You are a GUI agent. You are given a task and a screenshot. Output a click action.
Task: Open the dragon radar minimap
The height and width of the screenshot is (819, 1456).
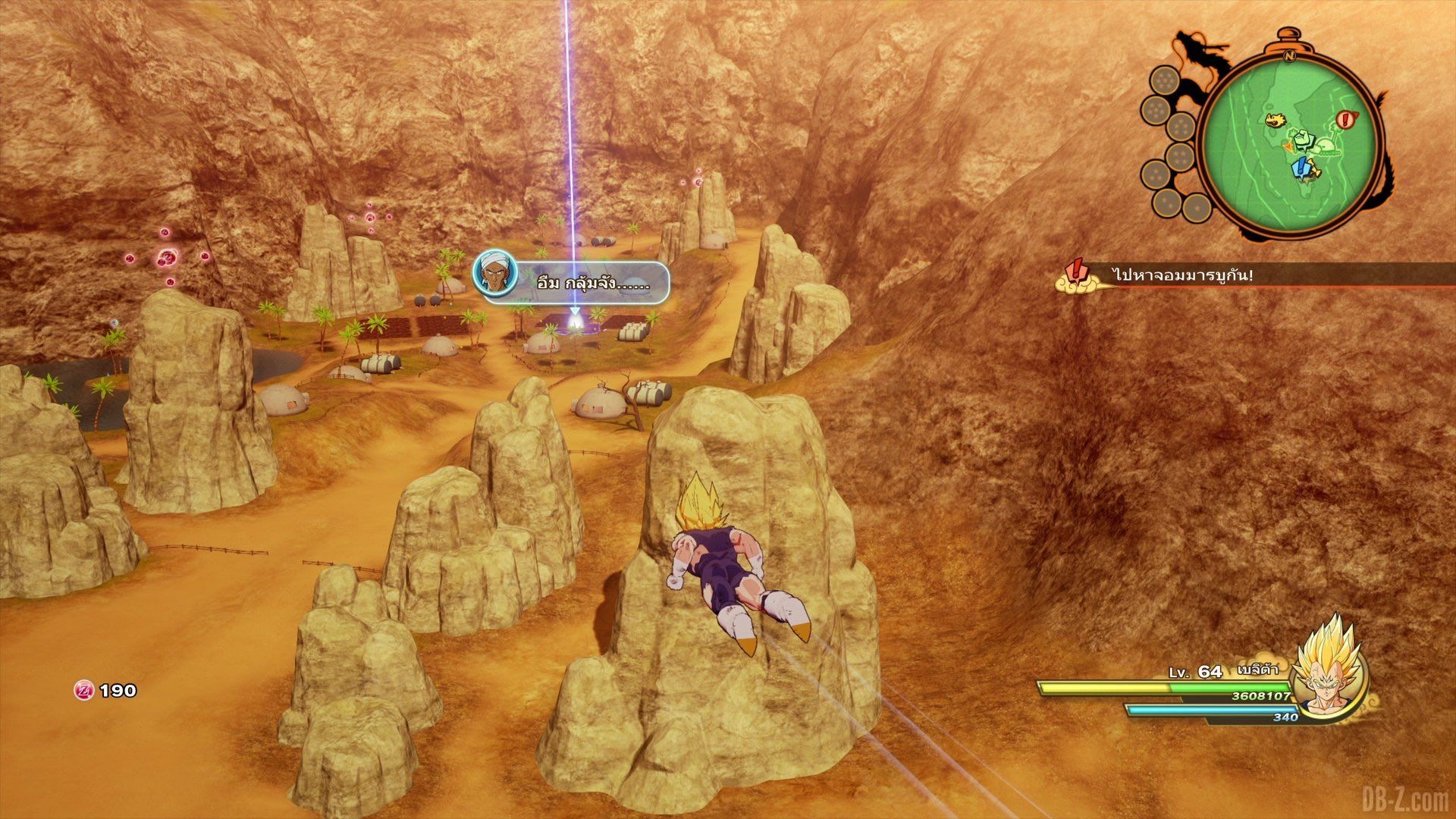(x=1290, y=144)
